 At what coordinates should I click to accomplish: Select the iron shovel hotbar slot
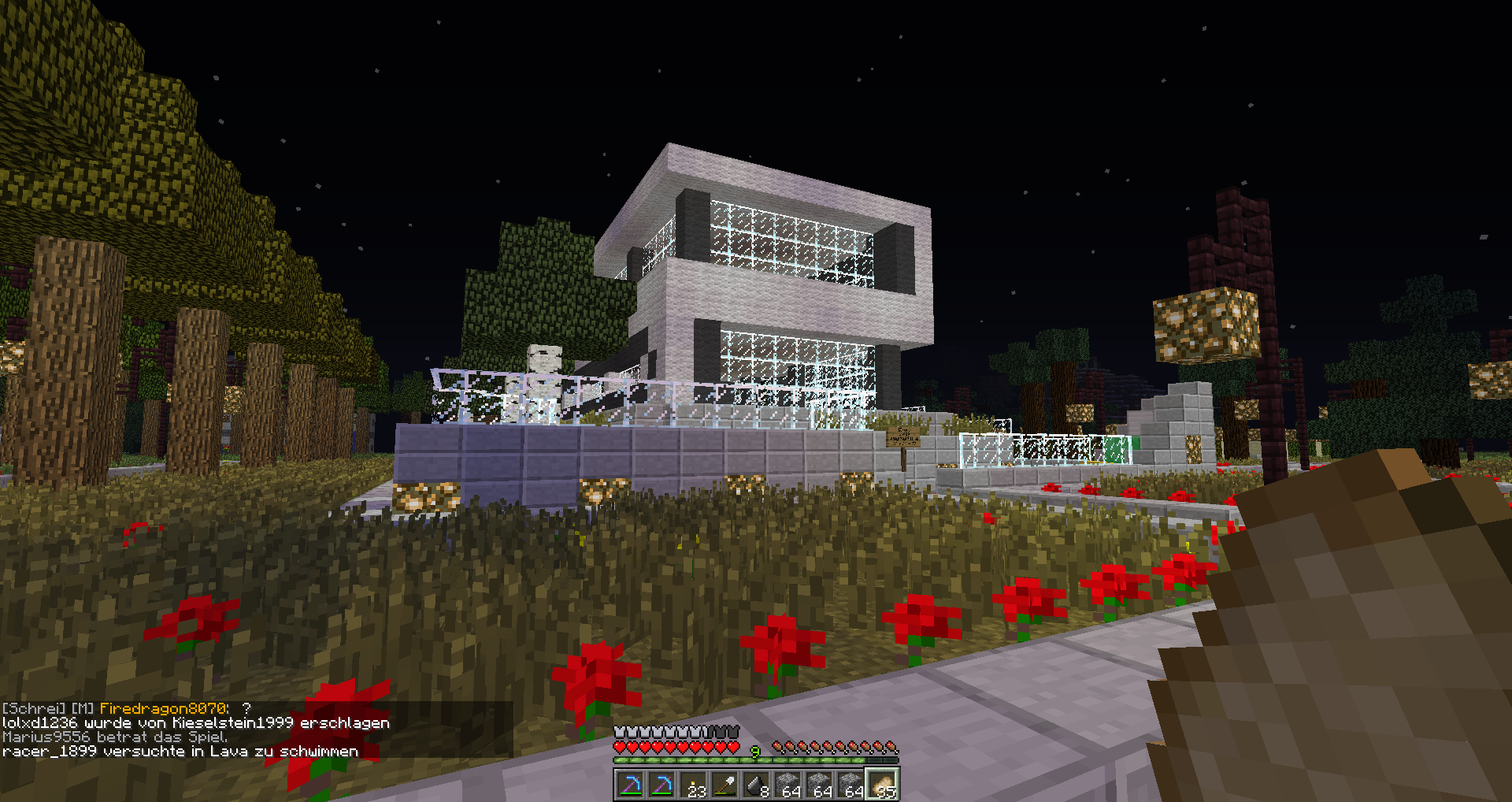[724, 785]
